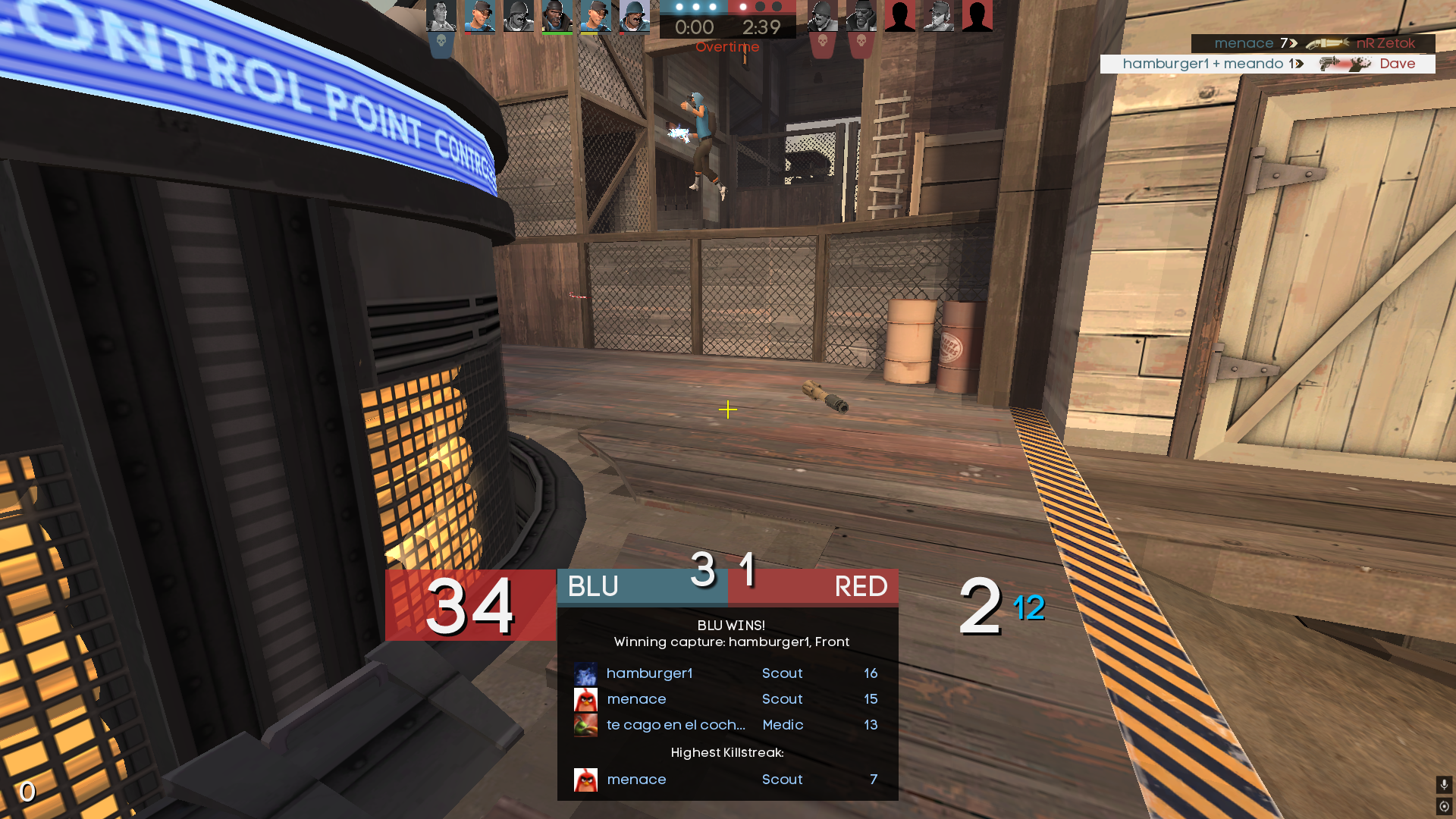1456x819 pixels.
Task: Select hamburger1's row in the win panel
Action: point(726,673)
